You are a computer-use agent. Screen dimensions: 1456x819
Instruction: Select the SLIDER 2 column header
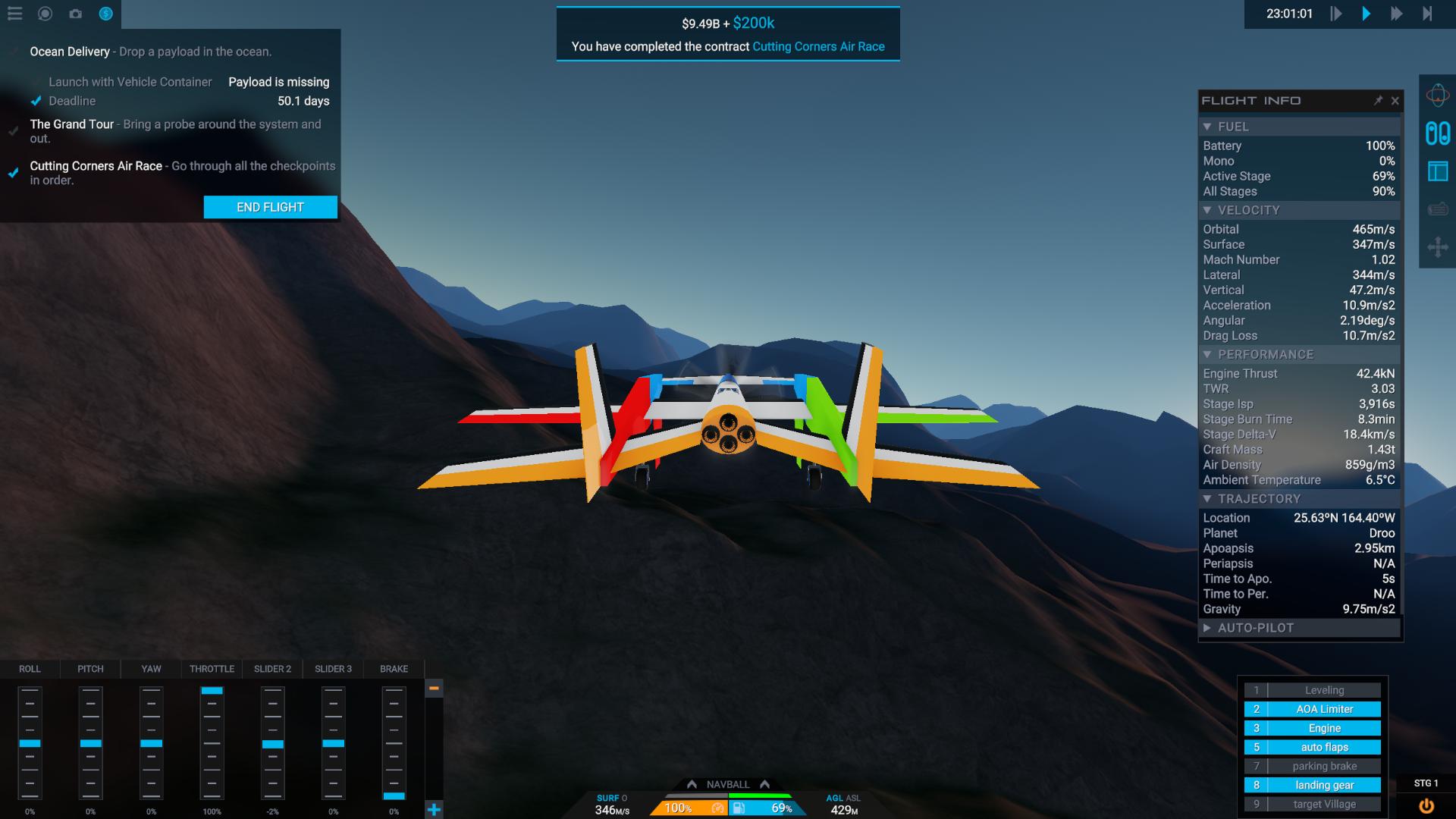click(272, 669)
